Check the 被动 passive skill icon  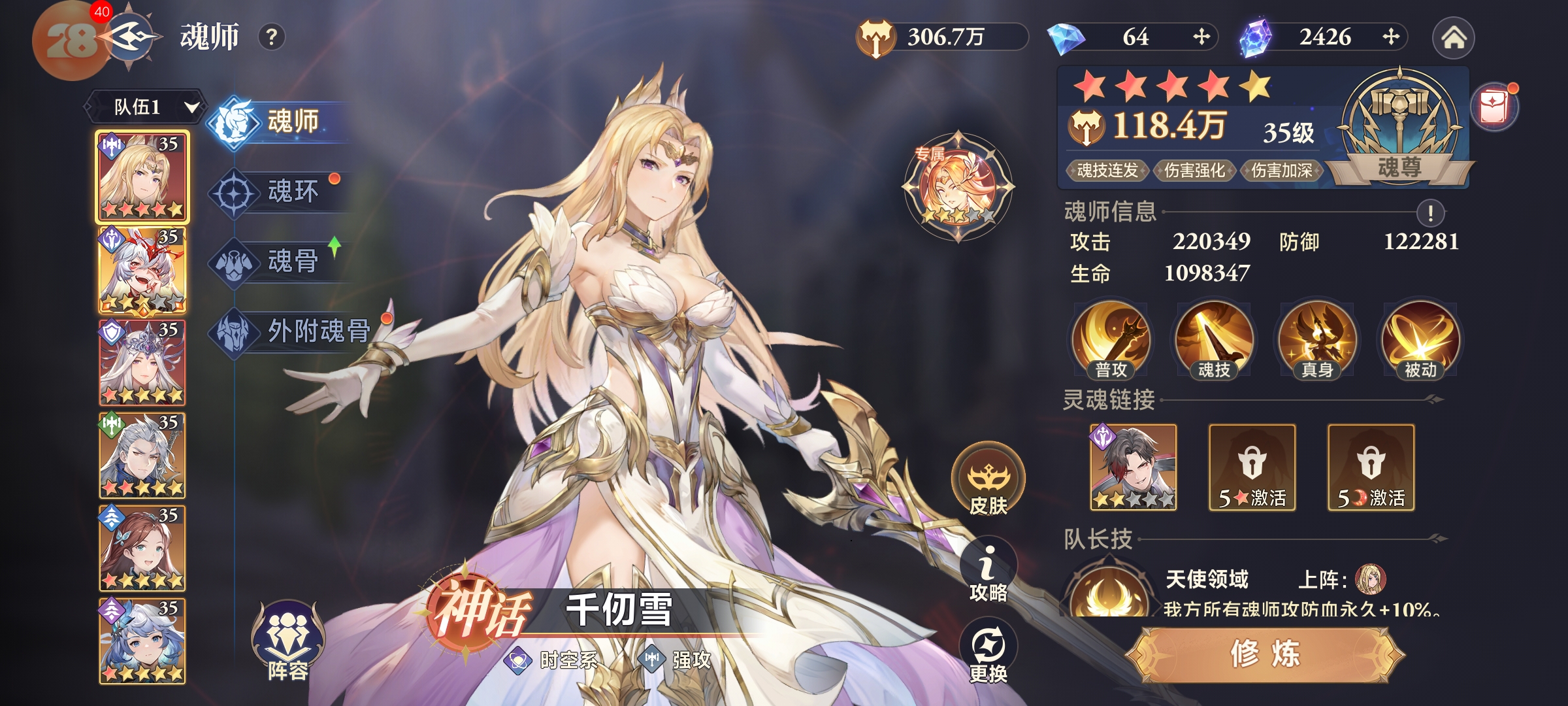[x=1420, y=340]
